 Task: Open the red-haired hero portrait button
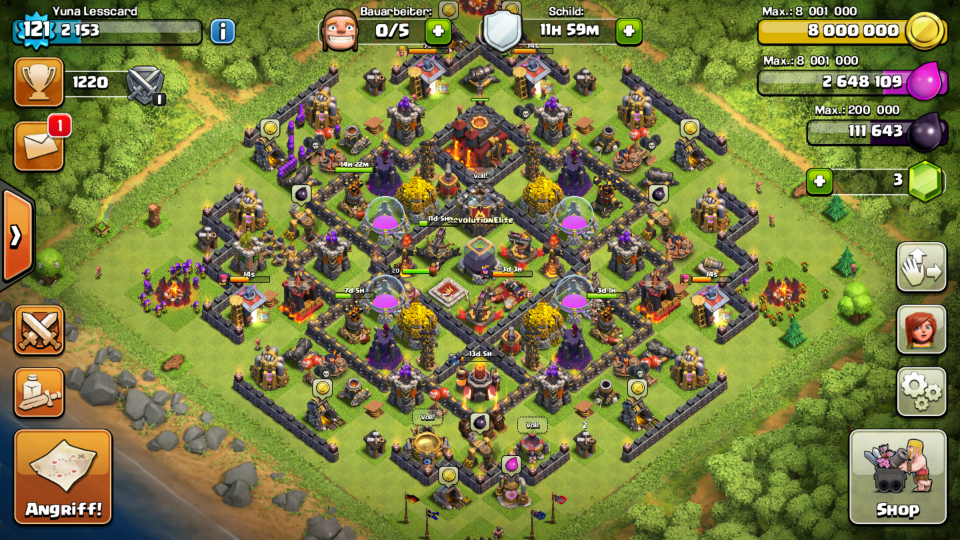pos(921,329)
